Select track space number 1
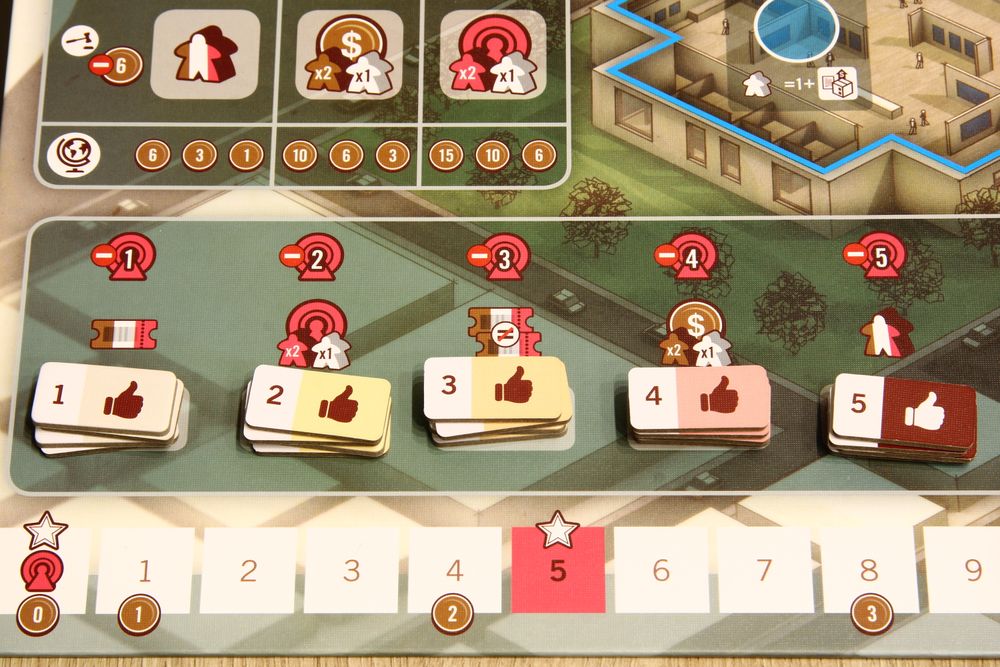Viewport: 1000px width, 667px height. pos(145,571)
